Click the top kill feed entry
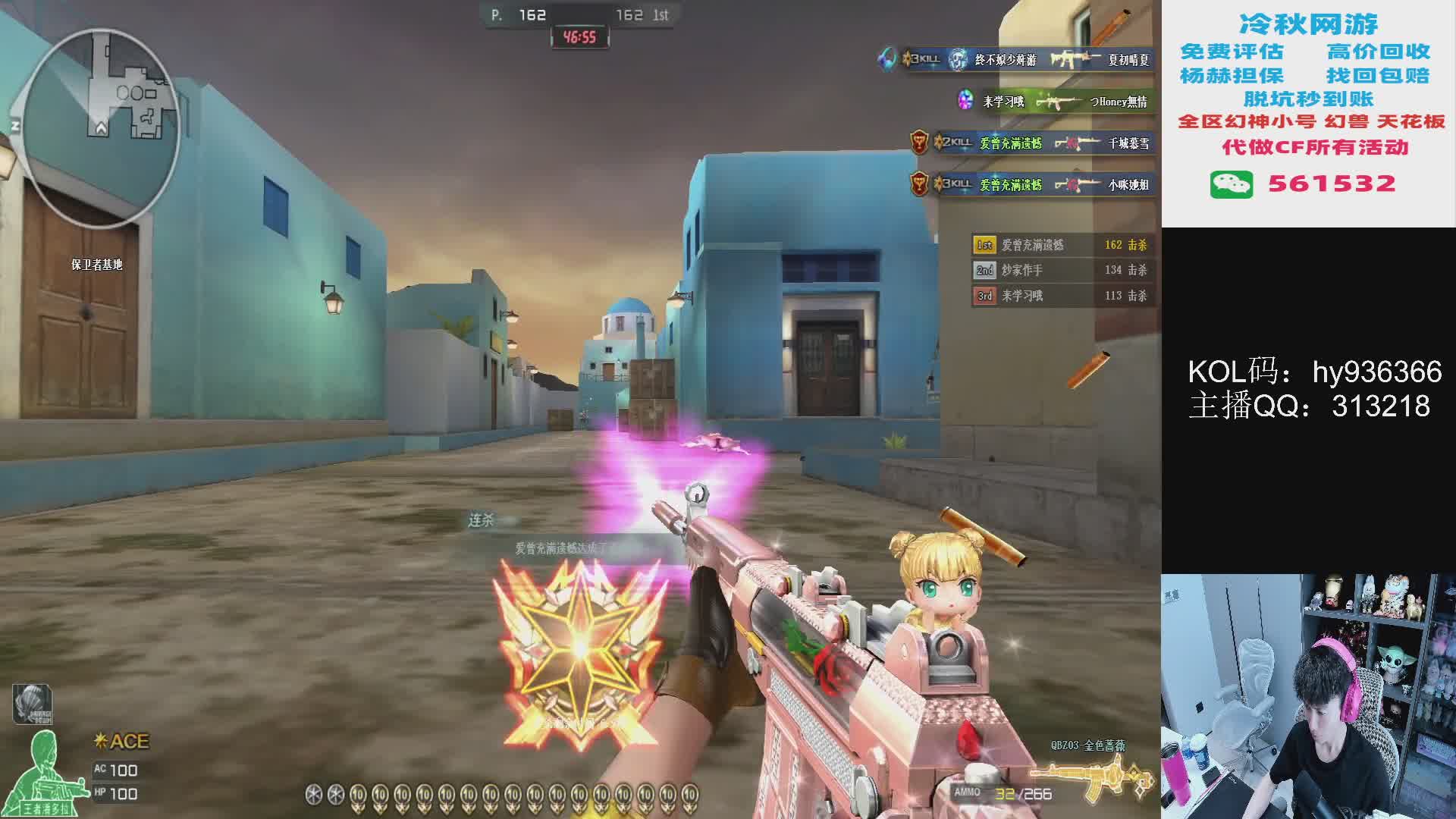This screenshot has width=1456, height=819. (x=1016, y=59)
